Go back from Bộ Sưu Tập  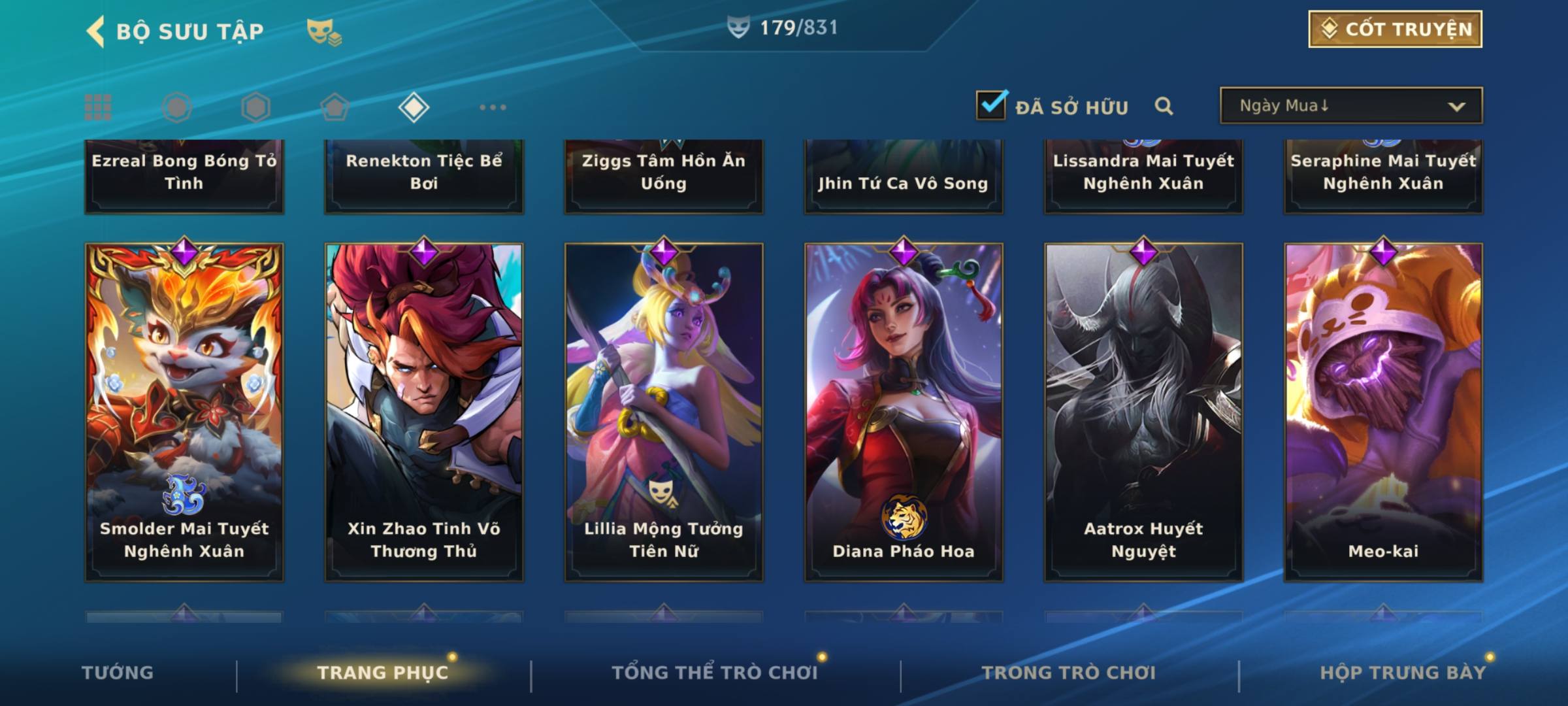tap(96, 31)
